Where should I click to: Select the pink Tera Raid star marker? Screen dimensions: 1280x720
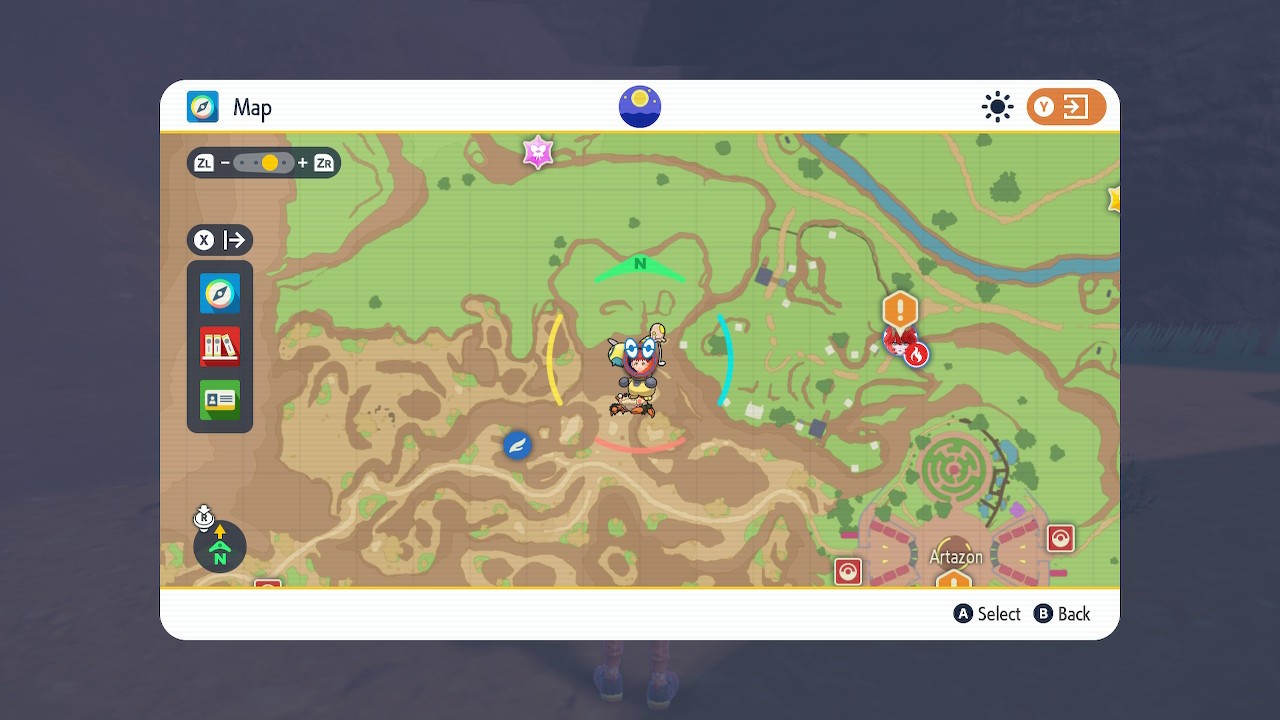tap(539, 152)
